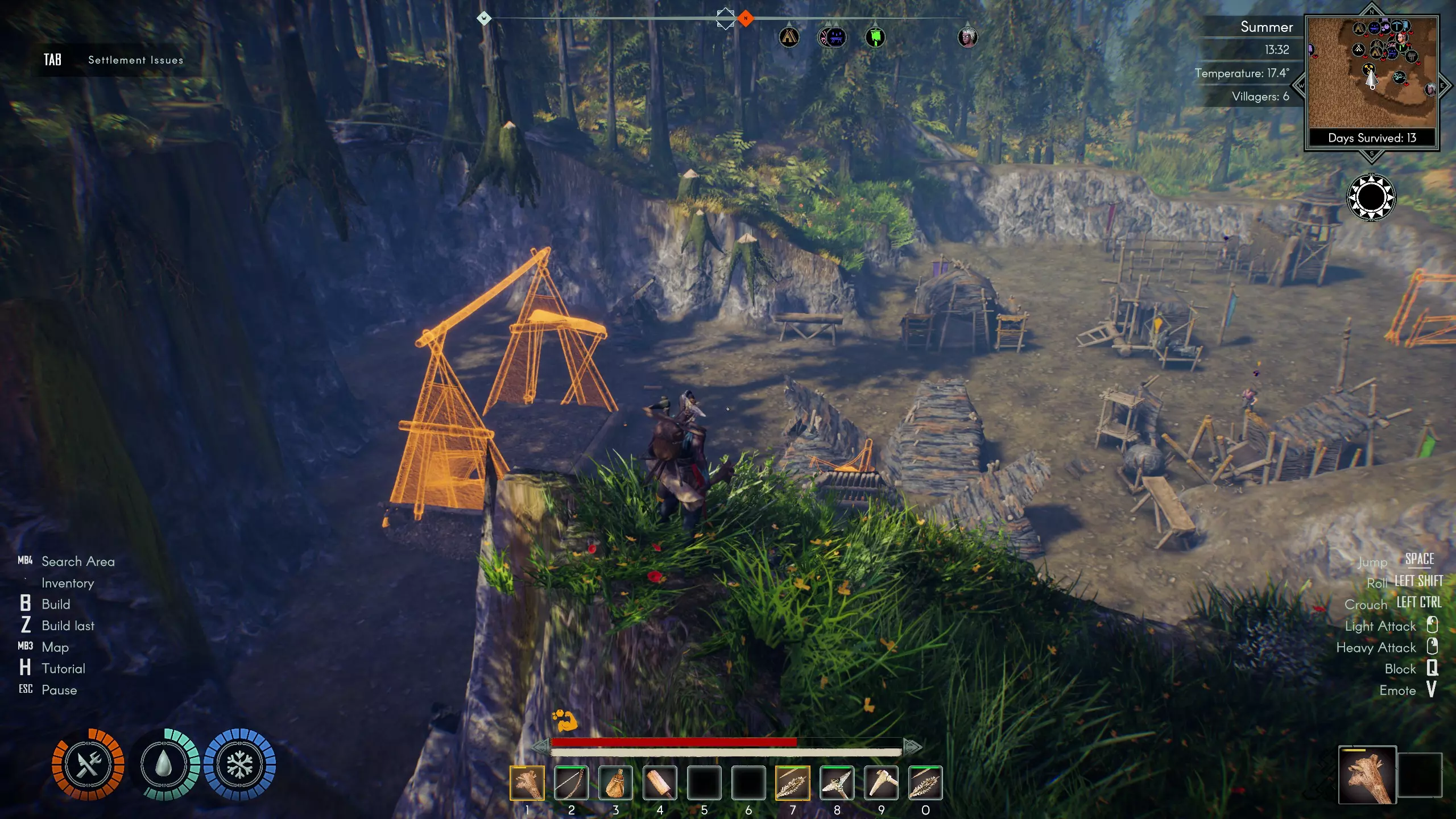Screen dimensions: 1456x819
Task: Select the wooden bow hotbar slot
Action: pos(571,783)
